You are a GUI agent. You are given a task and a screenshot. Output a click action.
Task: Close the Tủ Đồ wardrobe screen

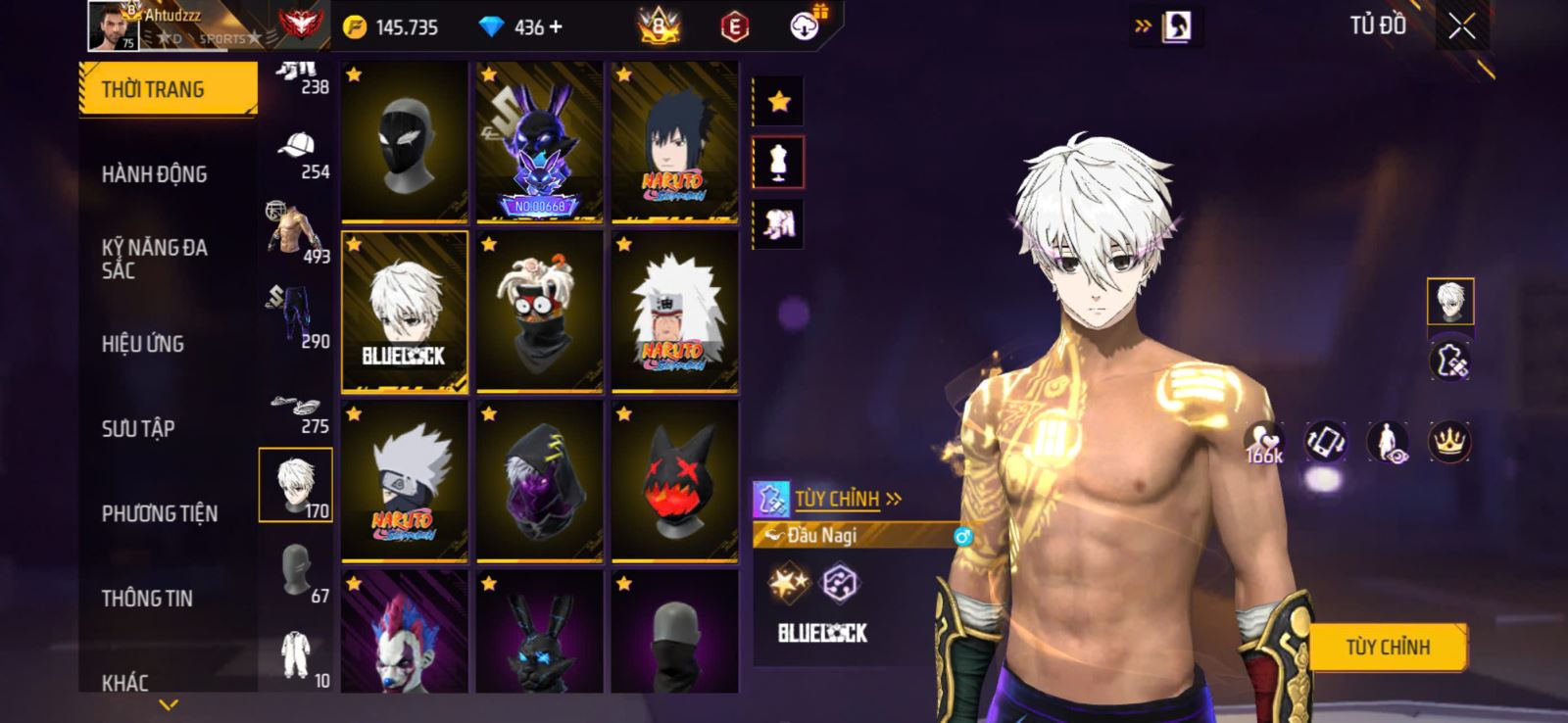pos(1461,27)
